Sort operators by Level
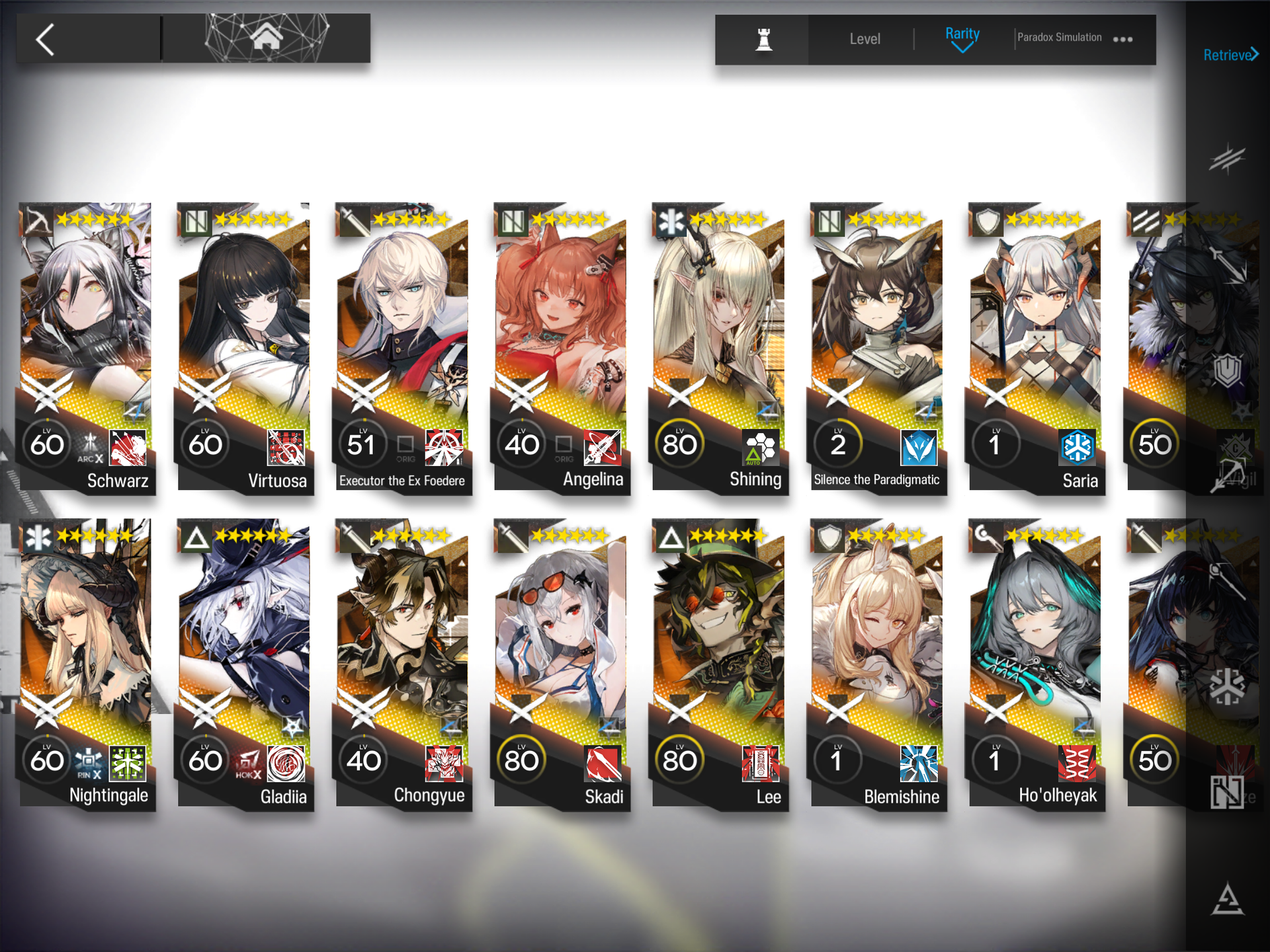The image size is (1270, 952). pyautogui.click(x=865, y=39)
